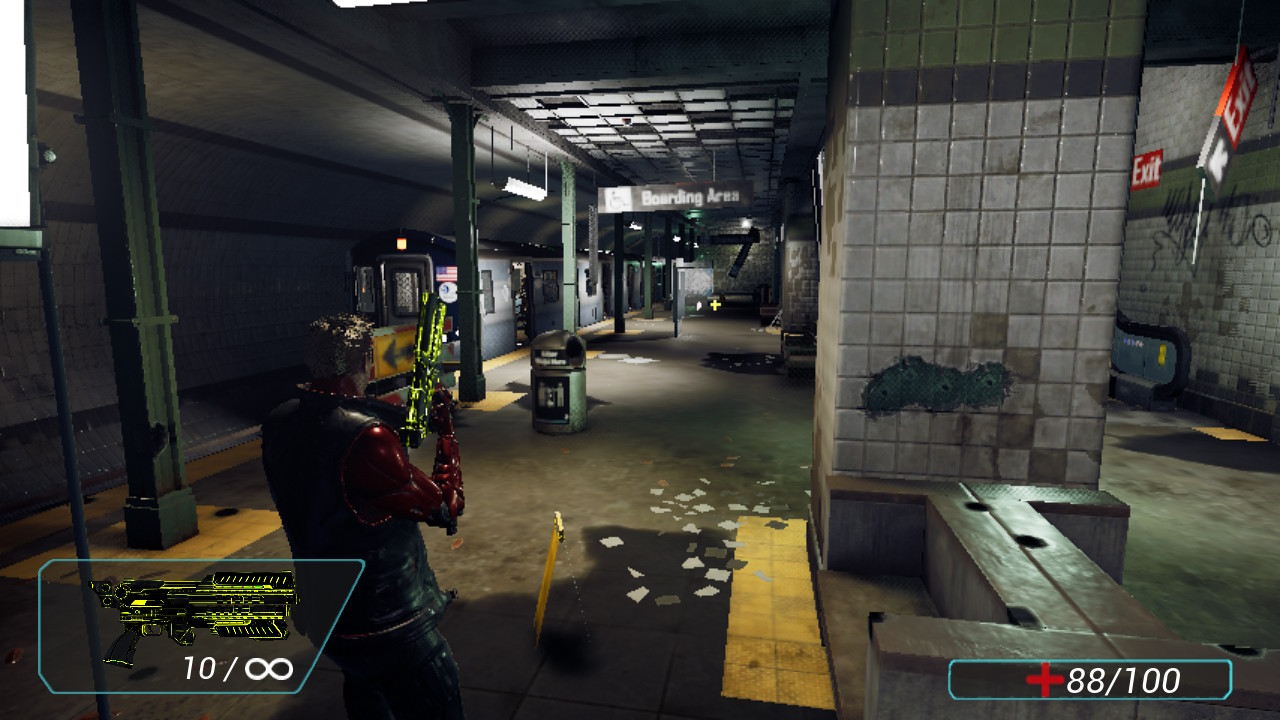Click the infinity ammo symbol

coord(270,668)
